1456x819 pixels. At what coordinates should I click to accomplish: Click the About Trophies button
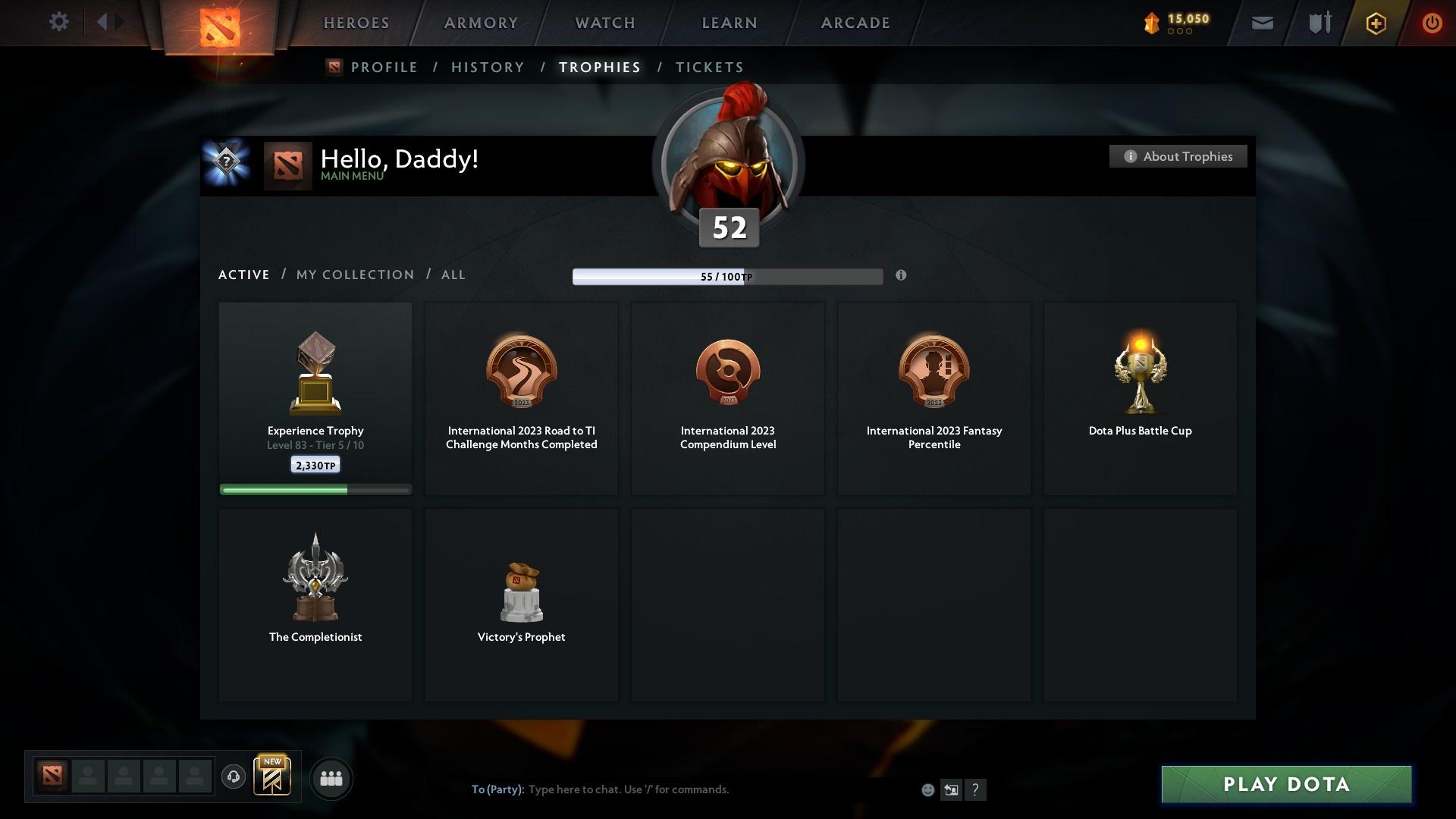(x=1178, y=156)
